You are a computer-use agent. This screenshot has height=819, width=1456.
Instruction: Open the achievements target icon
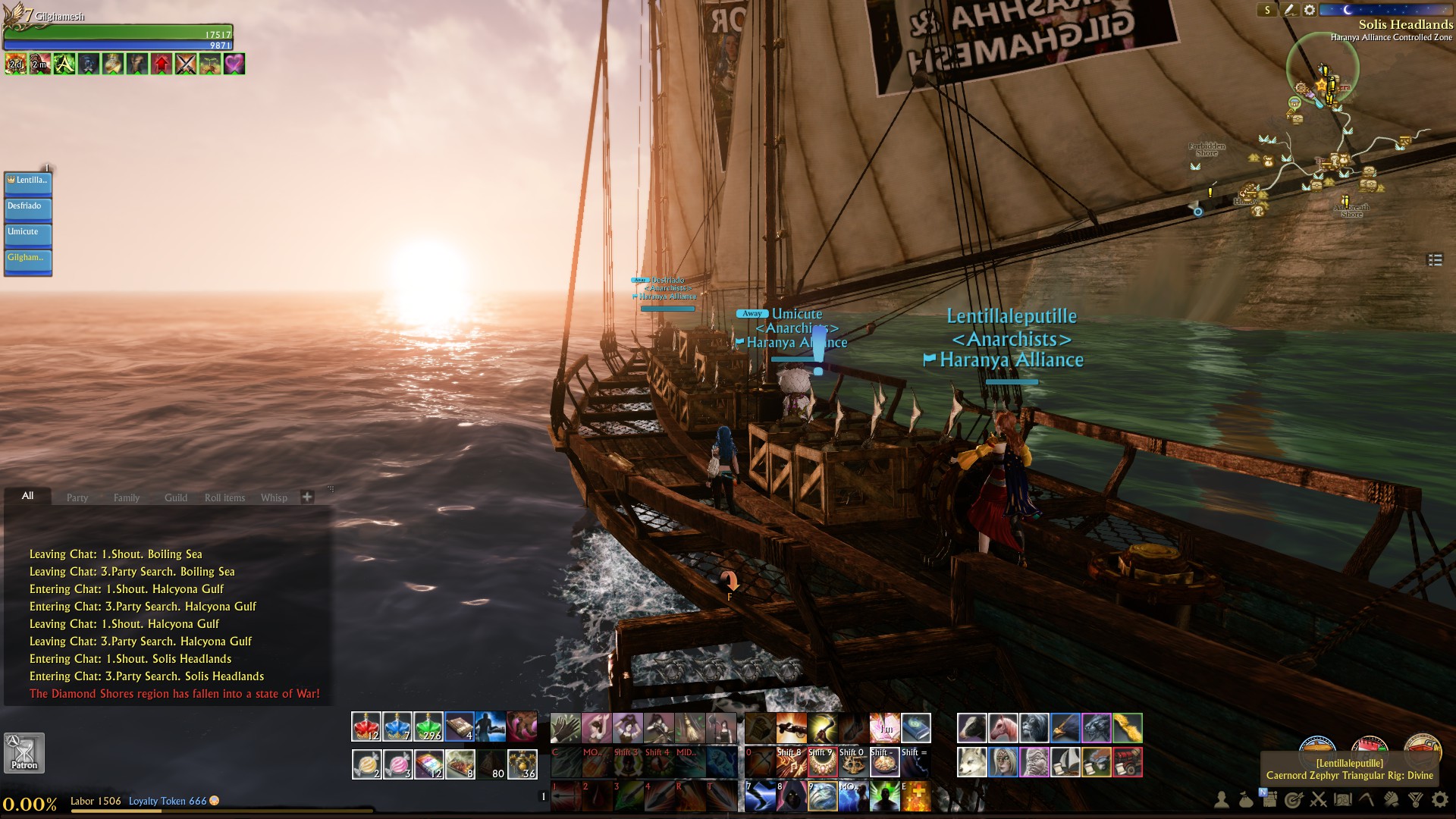click(1293, 800)
